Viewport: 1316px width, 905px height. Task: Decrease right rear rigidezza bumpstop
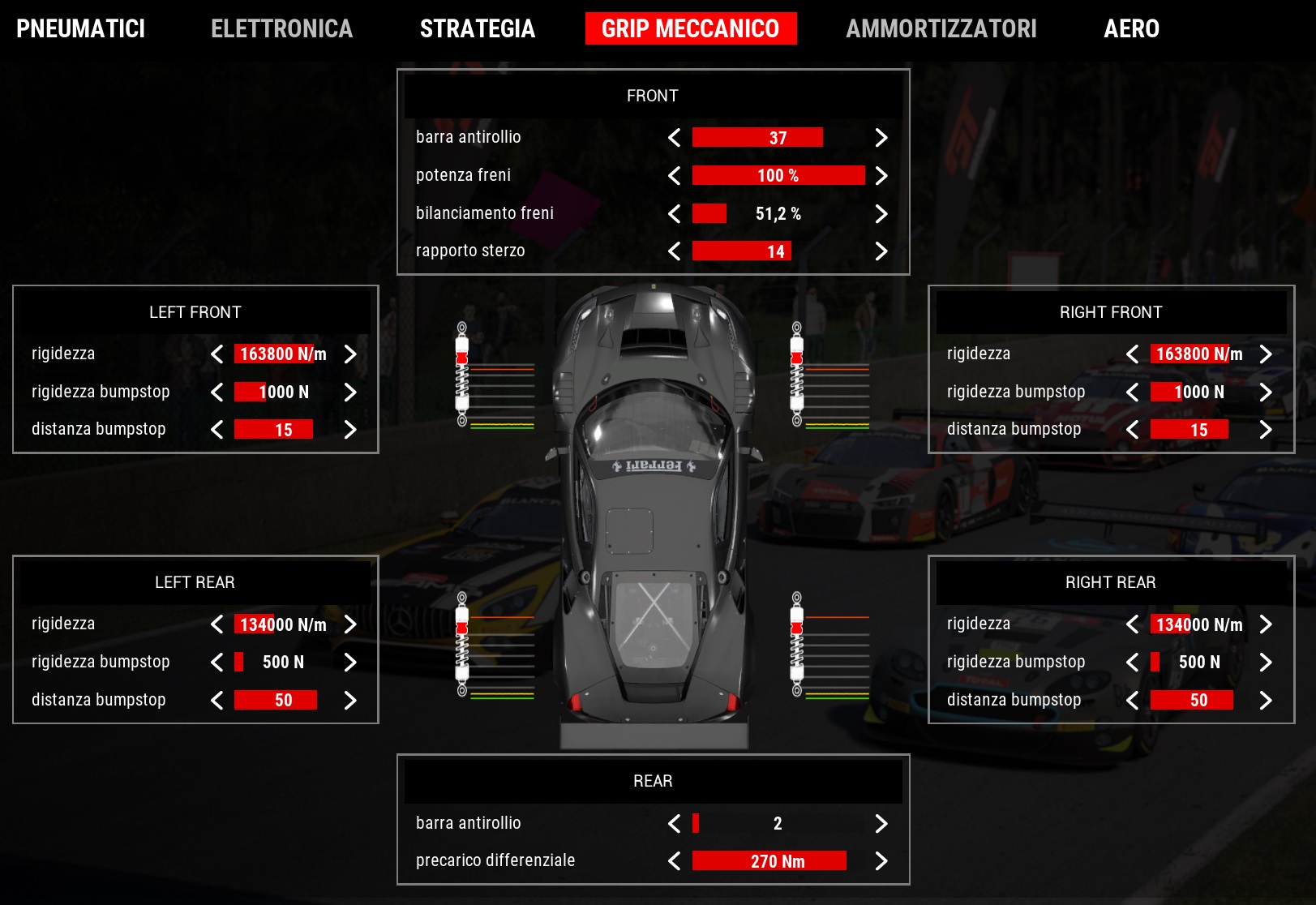[1132, 663]
